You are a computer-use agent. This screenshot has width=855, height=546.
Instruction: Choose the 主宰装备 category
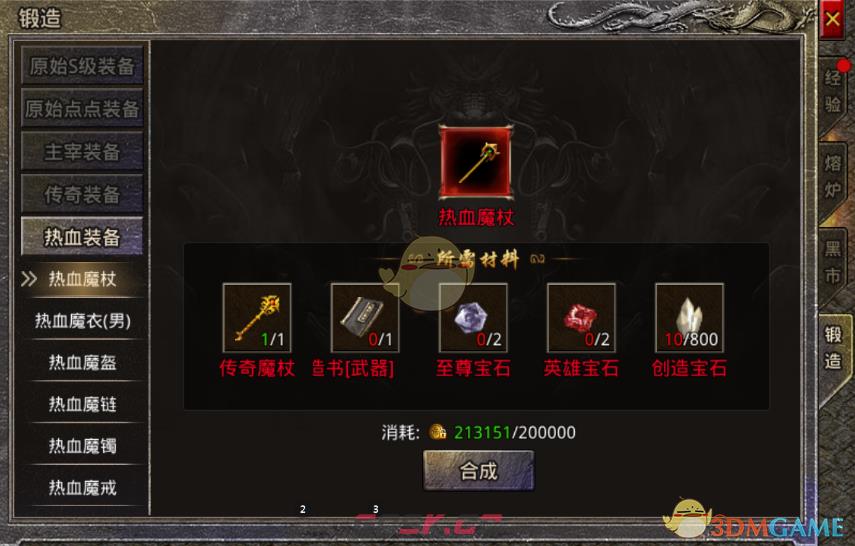click(x=83, y=151)
